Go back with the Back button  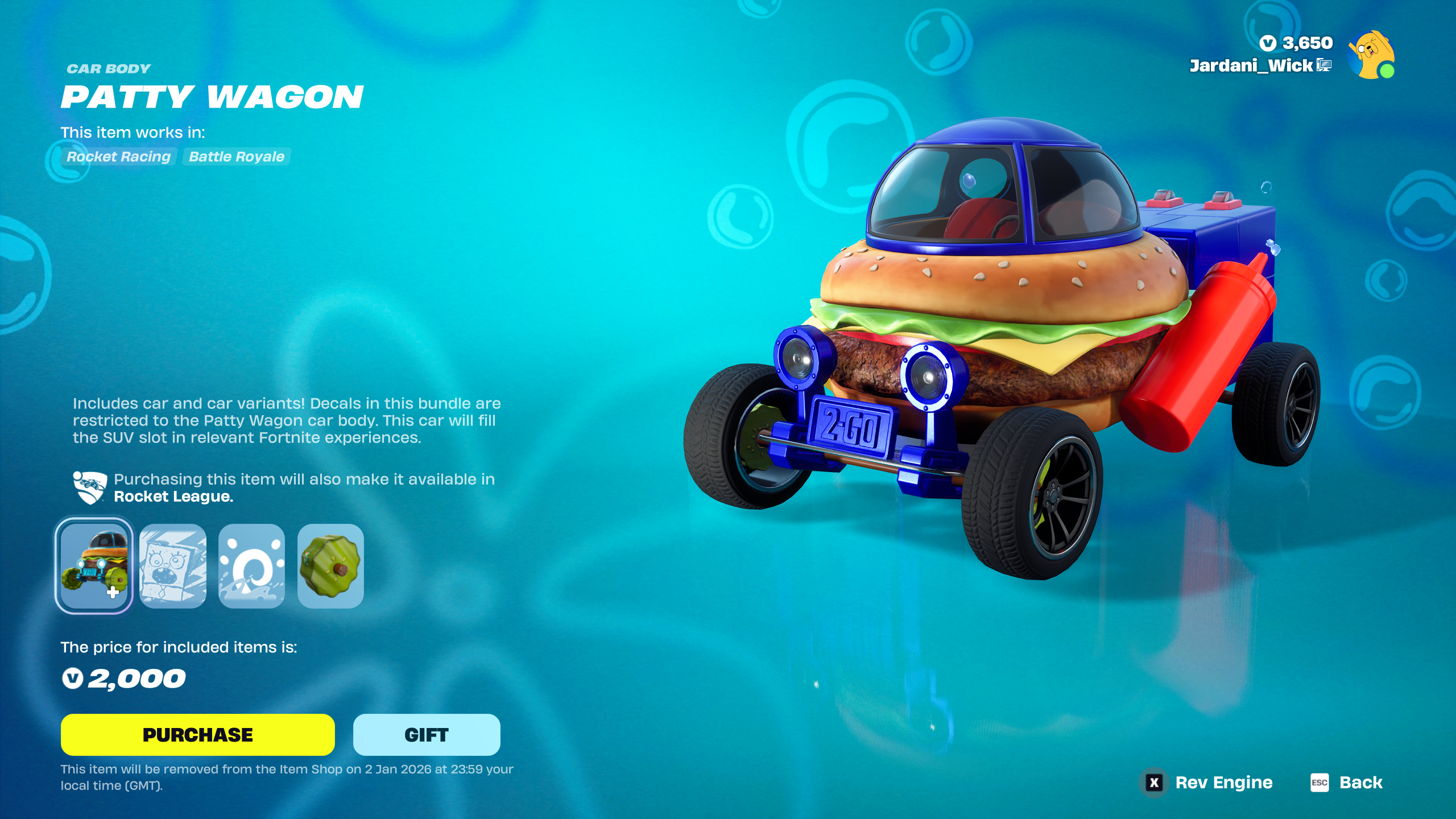1347,783
